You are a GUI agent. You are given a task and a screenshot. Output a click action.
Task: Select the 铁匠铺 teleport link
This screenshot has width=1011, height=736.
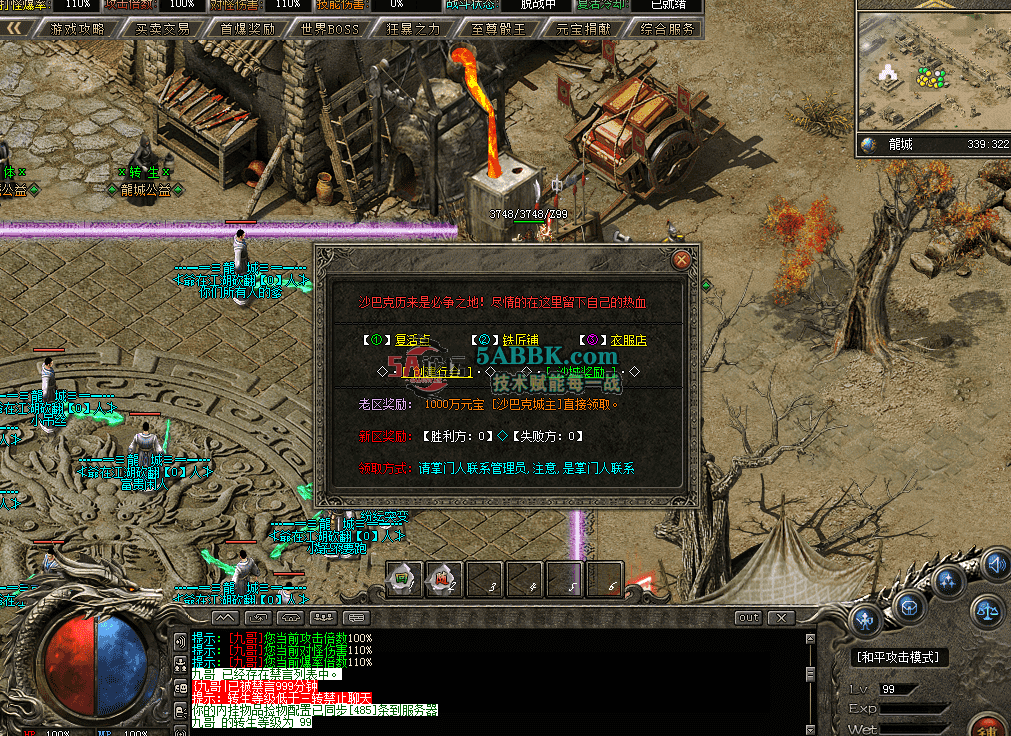[x=520, y=340]
